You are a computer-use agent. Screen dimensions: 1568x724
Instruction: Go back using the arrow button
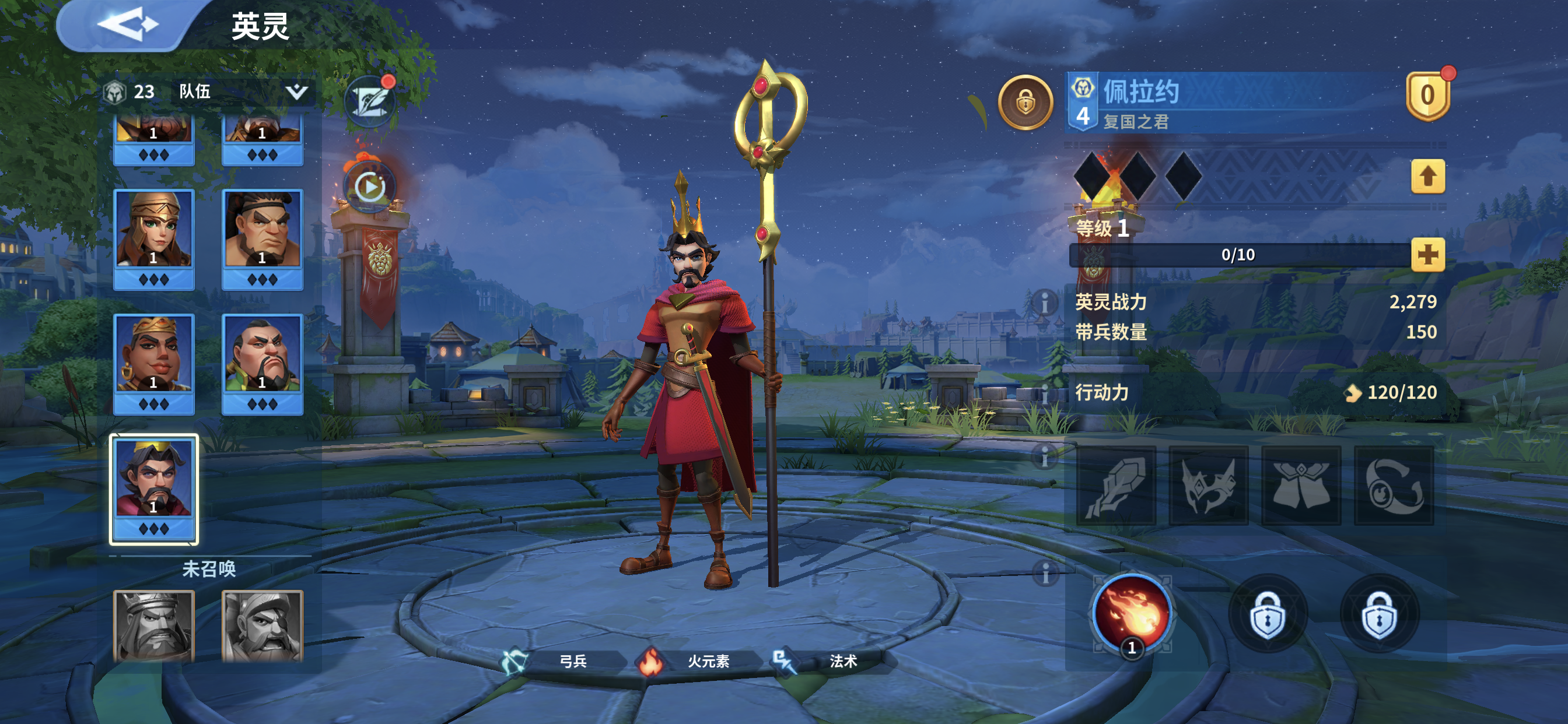pos(127,26)
